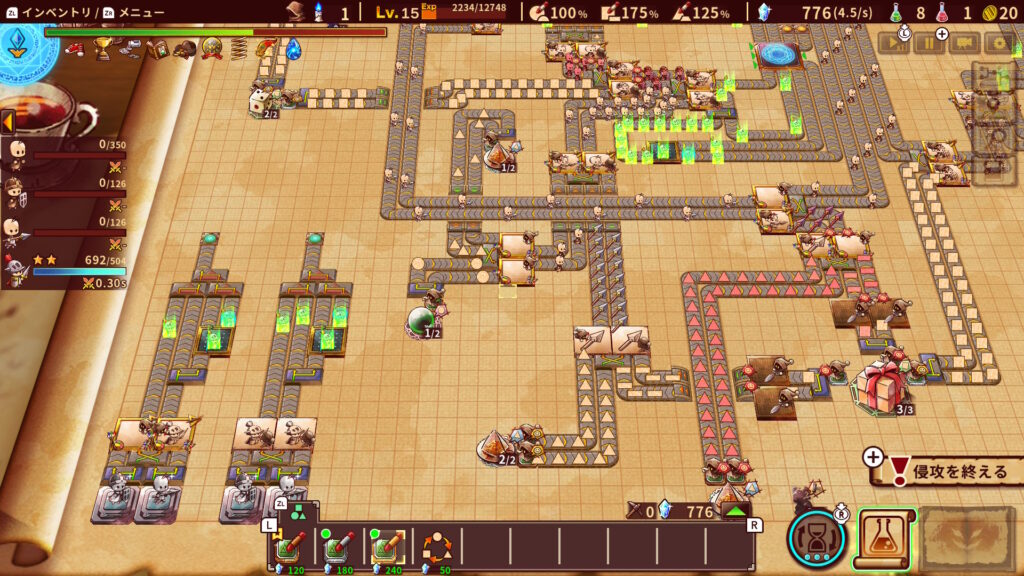Select the 240-cost build item
Viewport: 1024px width, 576px height.
pos(386,549)
